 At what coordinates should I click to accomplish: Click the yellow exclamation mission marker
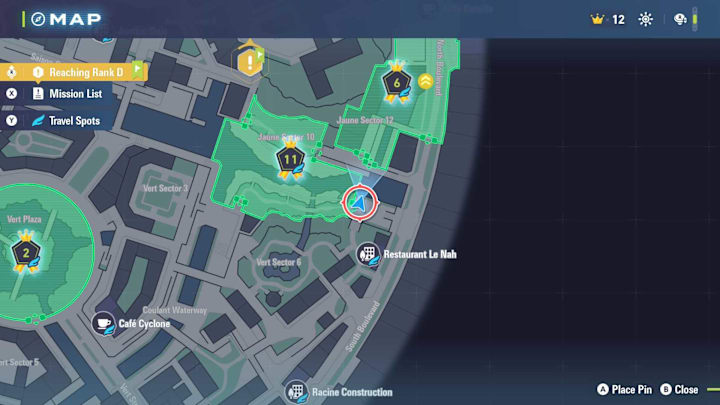tap(248, 62)
